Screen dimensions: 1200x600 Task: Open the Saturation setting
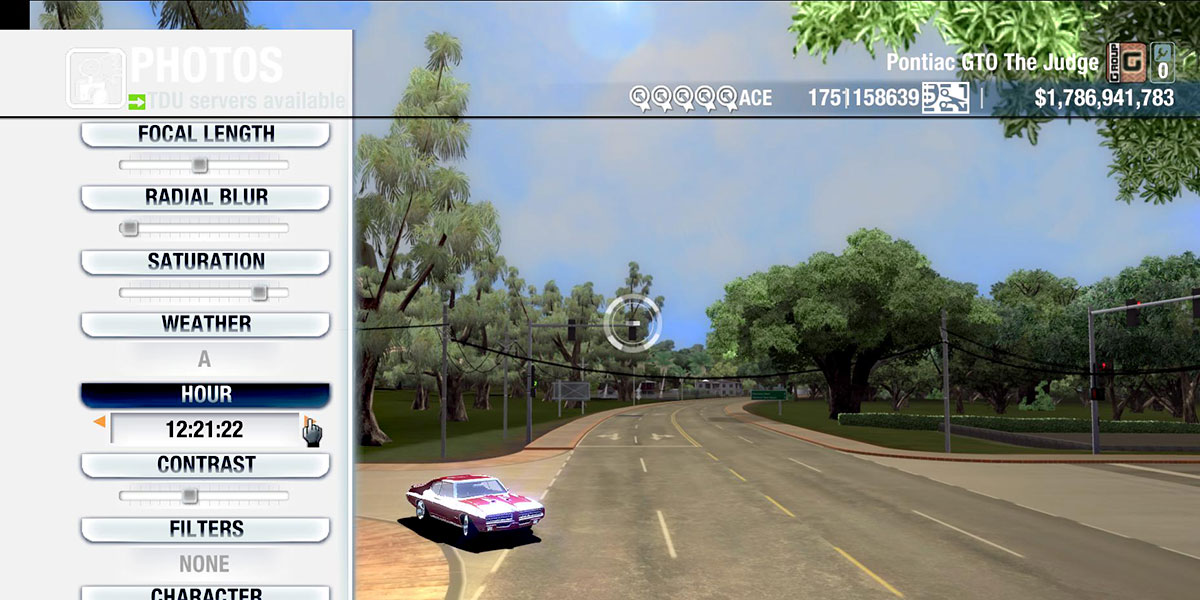[x=205, y=262]
